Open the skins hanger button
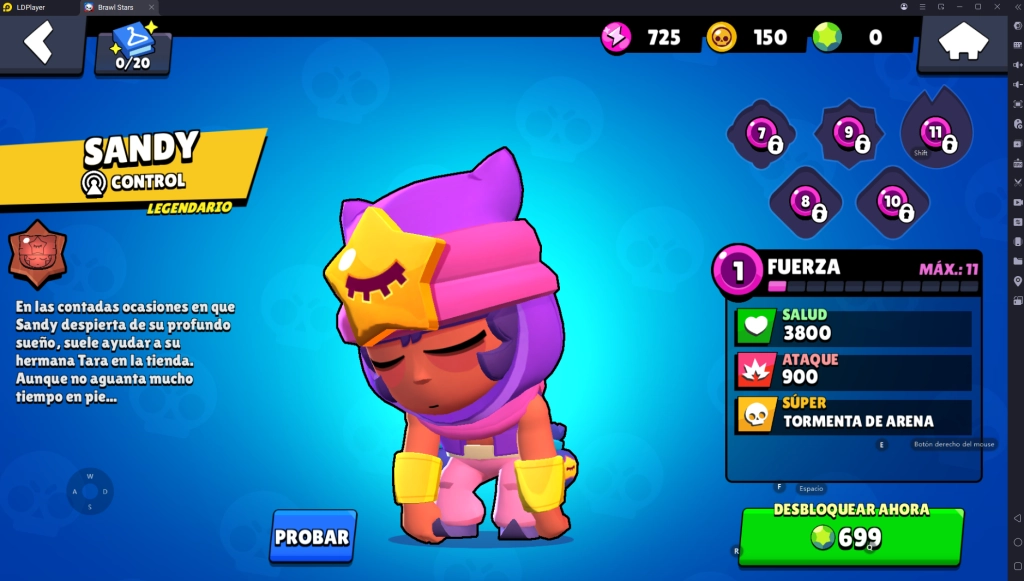1024x581 pixels. [133, 48]
